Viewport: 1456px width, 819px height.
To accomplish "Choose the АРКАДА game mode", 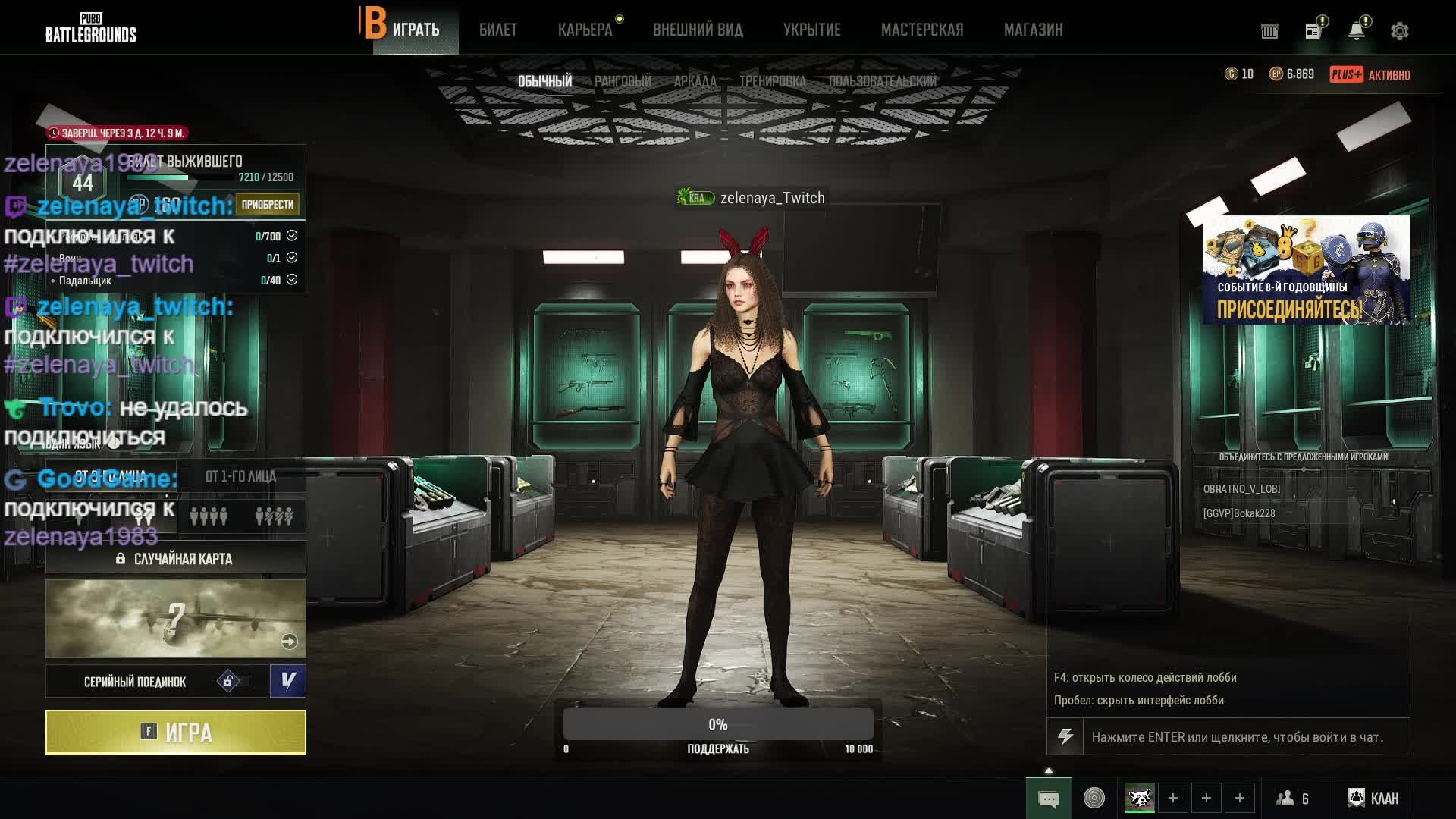I will click(x=695, y=81).
